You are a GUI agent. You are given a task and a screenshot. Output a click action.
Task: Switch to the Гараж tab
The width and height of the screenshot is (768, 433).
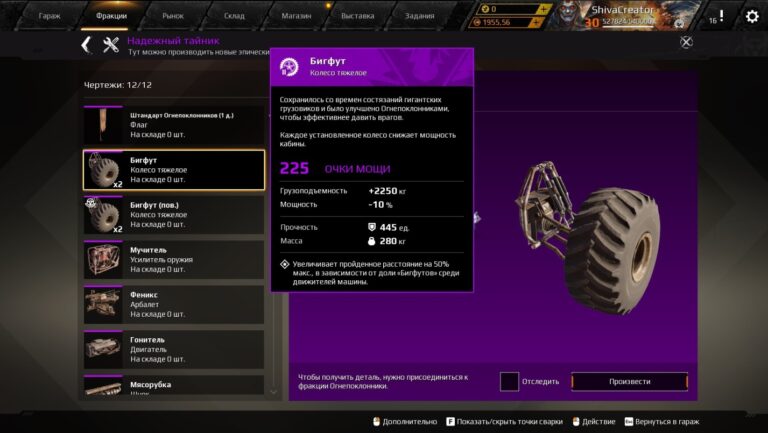click(x=49, y=16)
